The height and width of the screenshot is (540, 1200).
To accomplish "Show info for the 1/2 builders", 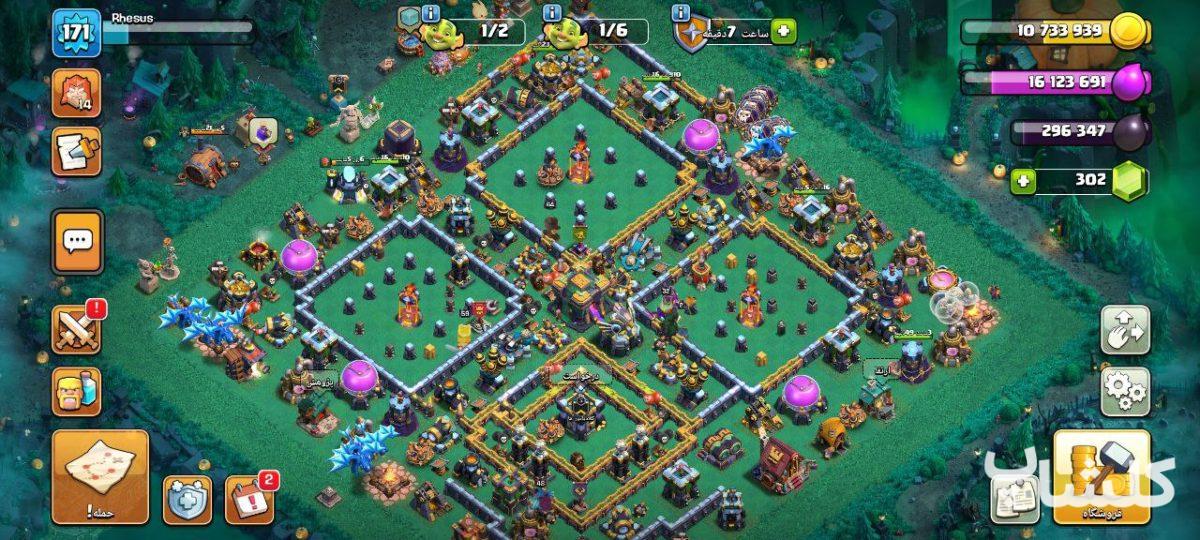I will (430, 13).
